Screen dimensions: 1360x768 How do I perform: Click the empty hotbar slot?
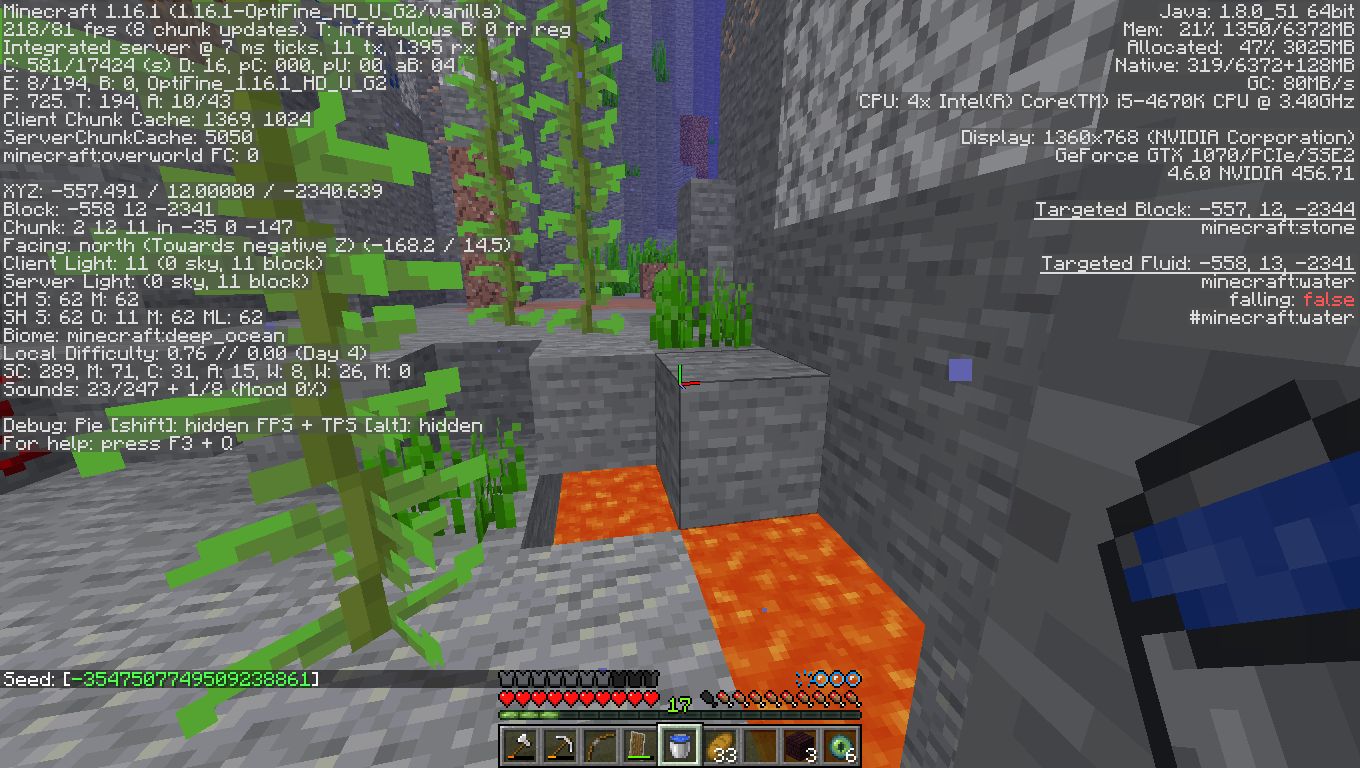pyautogui.click(x=759, y=745)
